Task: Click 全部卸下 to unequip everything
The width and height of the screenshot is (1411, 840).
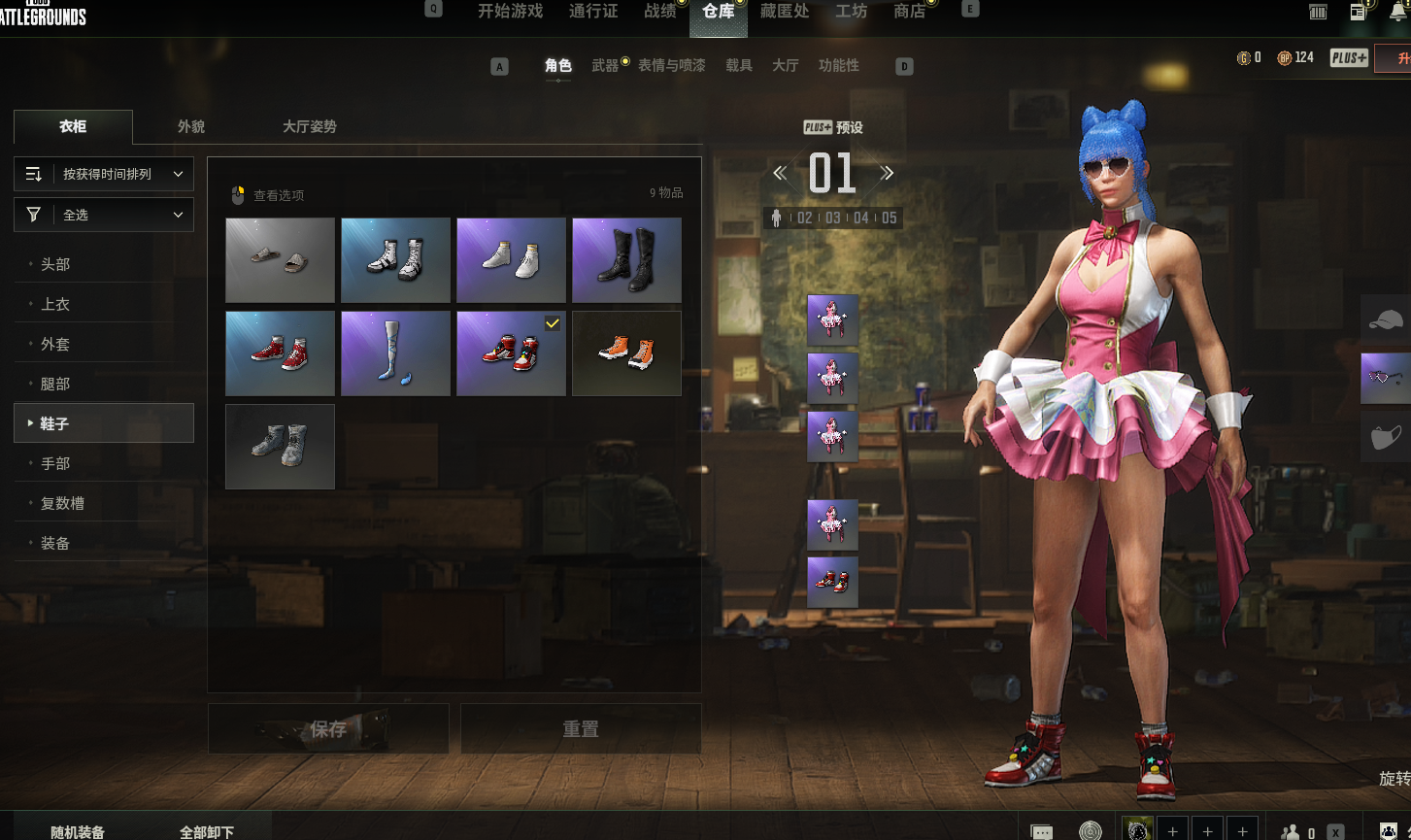Action: pyautogui.click(x=207, y=832)
